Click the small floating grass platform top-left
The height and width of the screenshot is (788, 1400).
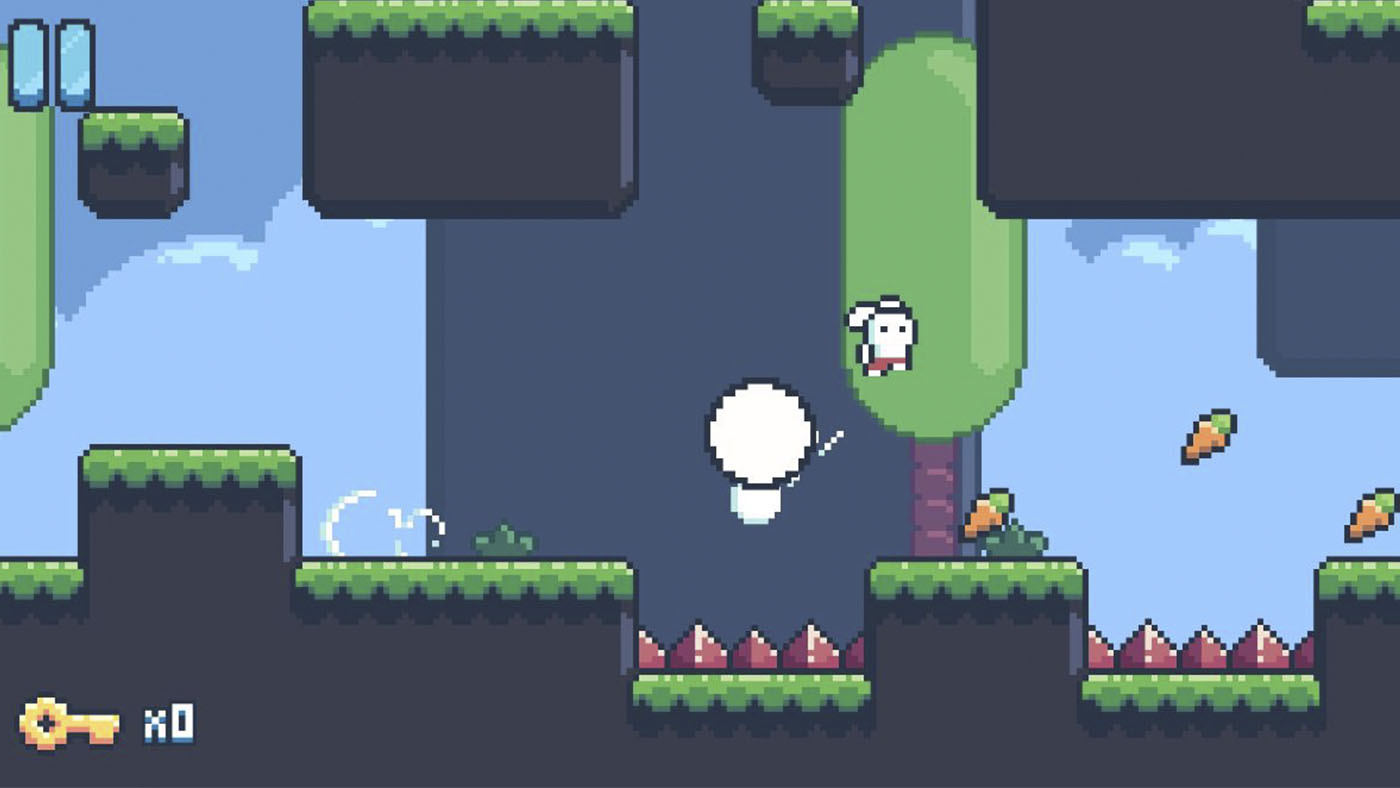pos(130,155)
